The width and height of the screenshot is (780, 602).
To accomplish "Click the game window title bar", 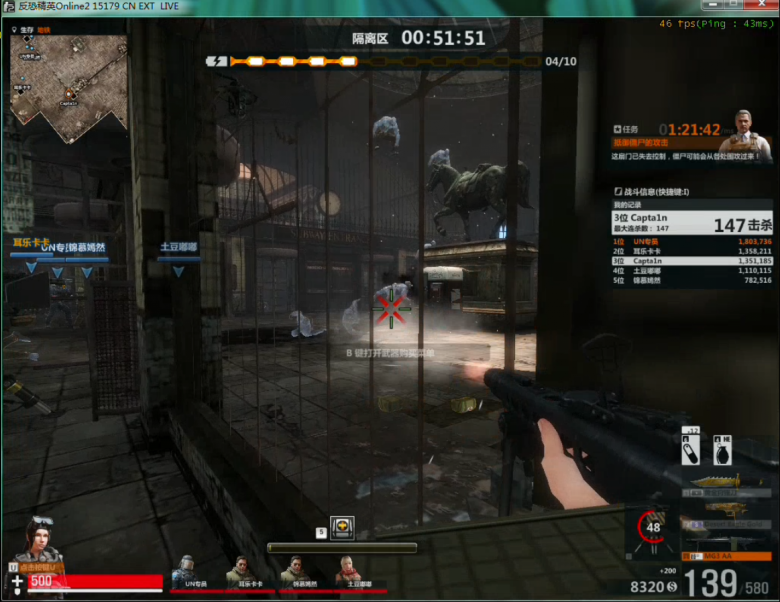I will [300, 6].
